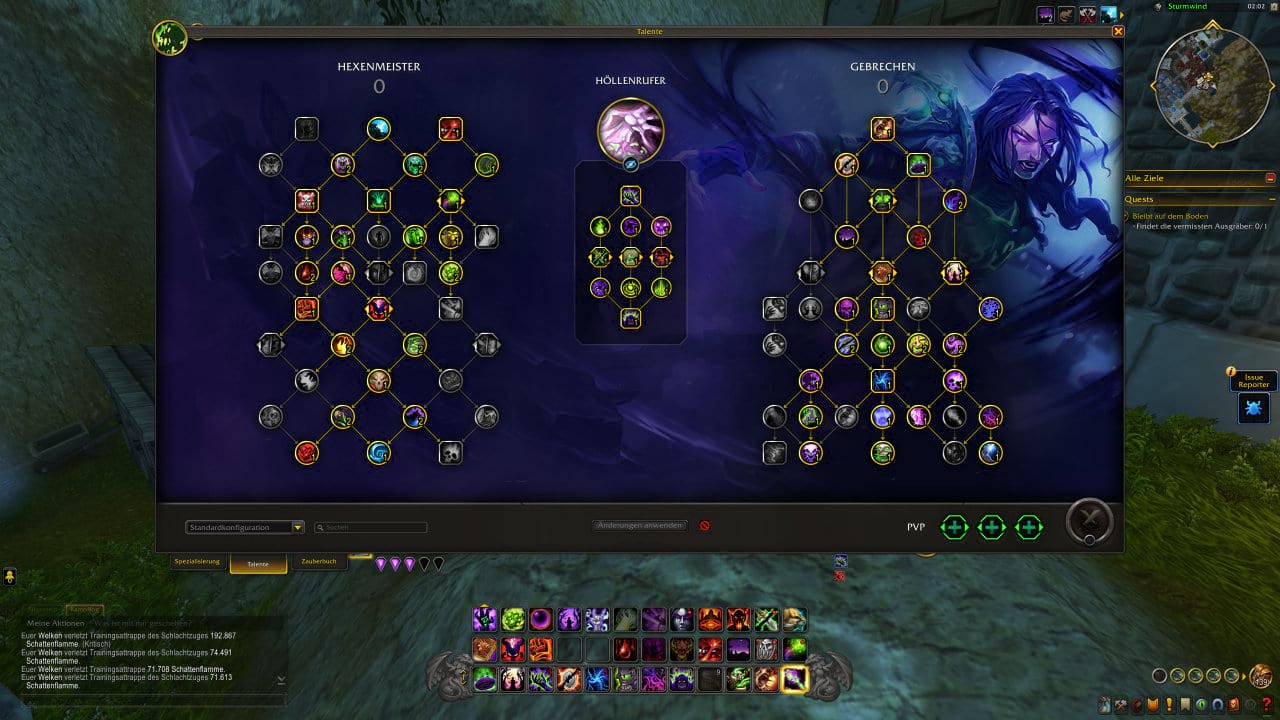Screen dimensions: 1280x720
Task: Select the large Höllenrufer hero talent portrait
Action: 630,130
